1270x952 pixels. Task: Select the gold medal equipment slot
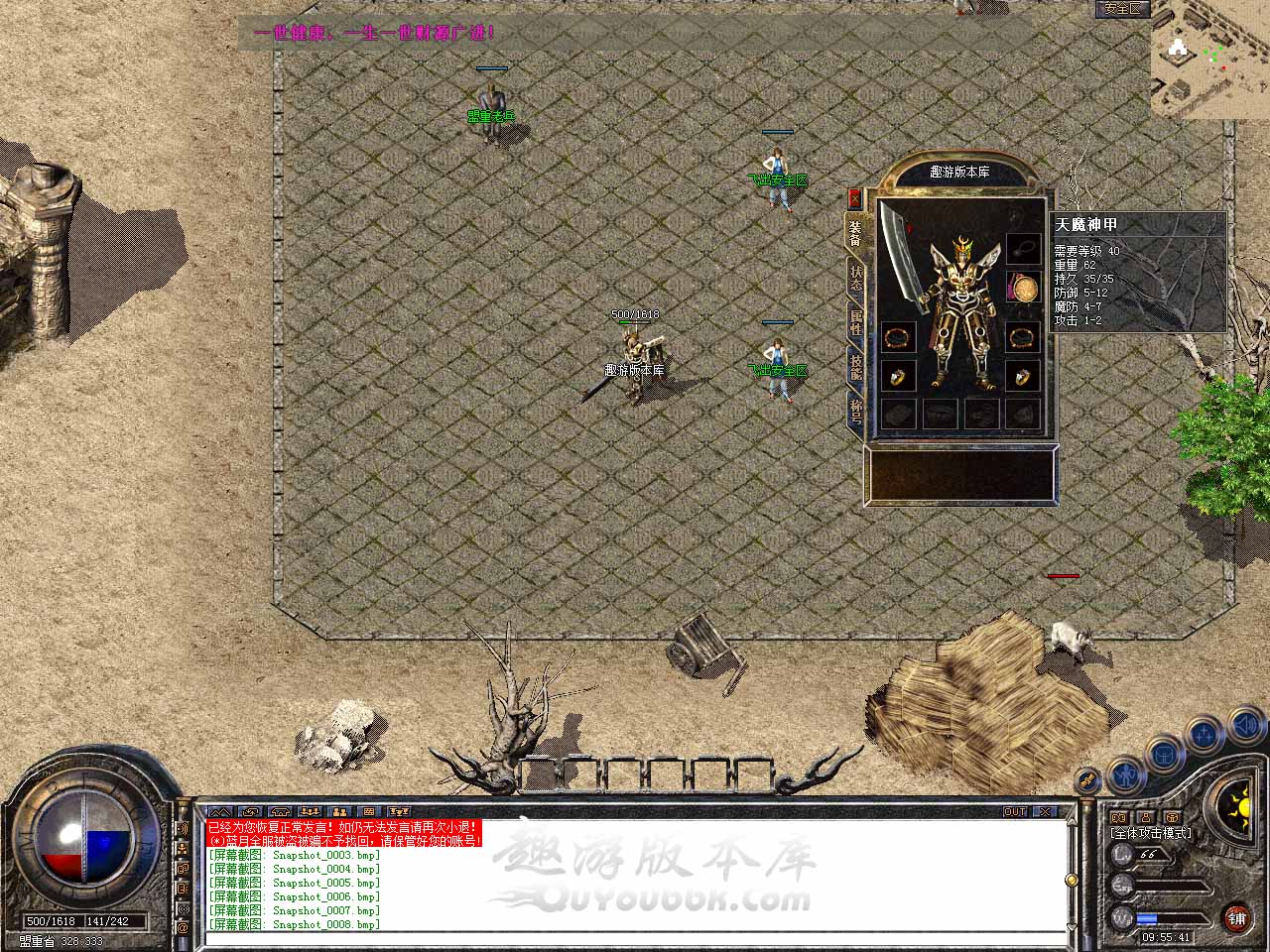(1023, 290)
